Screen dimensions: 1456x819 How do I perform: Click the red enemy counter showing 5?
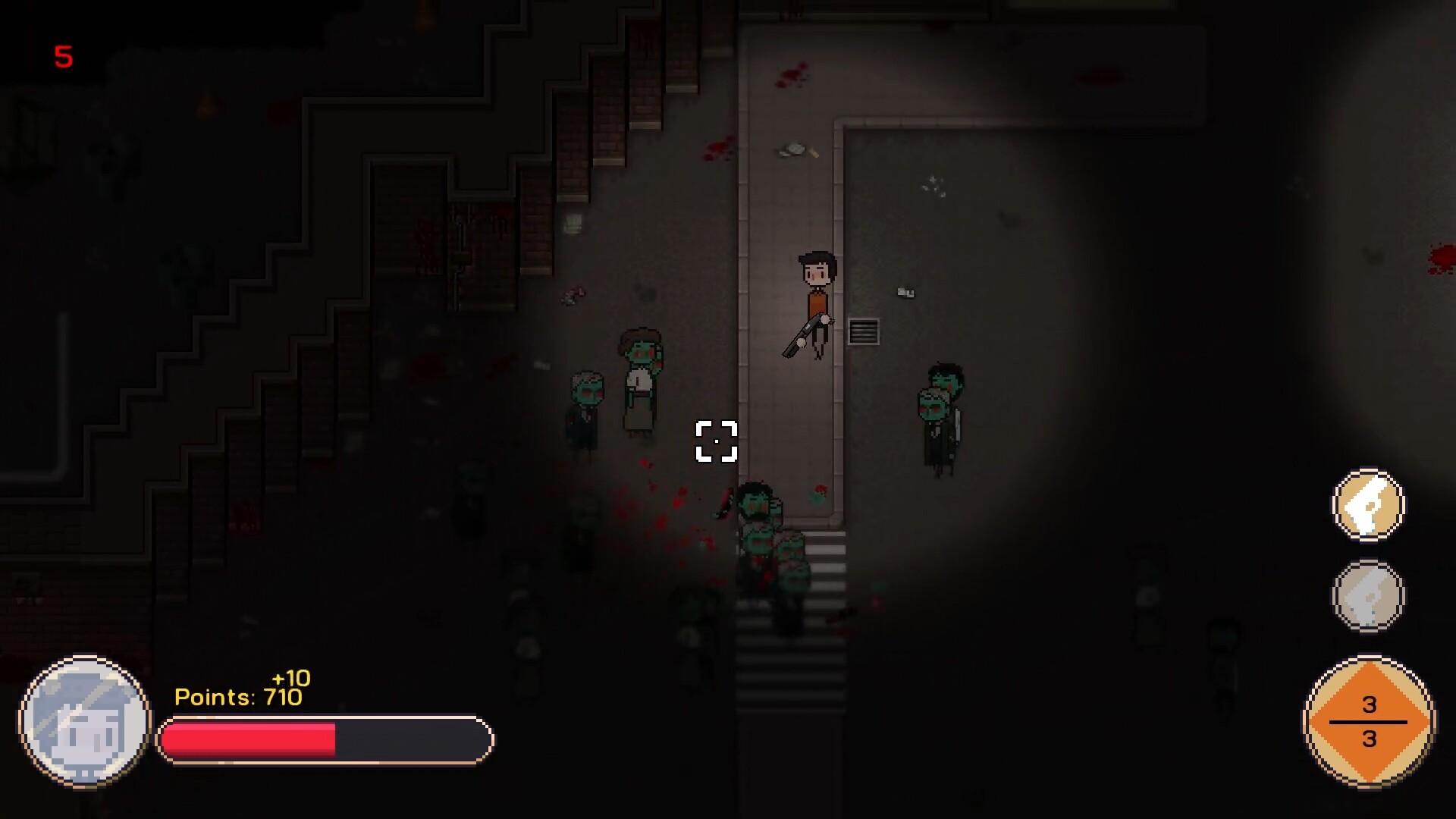[64, 57]
